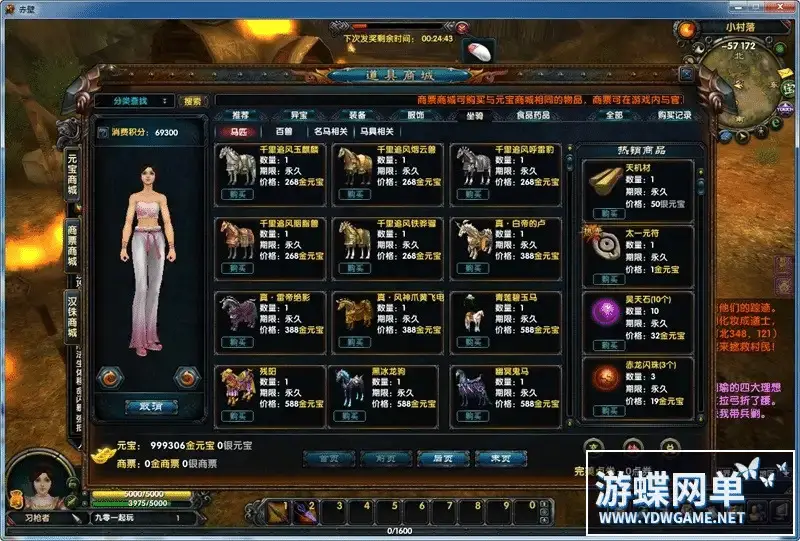Buy the 黑冰龙驹 mount
This screenshot has width=800, height=541.
point(350,415)
